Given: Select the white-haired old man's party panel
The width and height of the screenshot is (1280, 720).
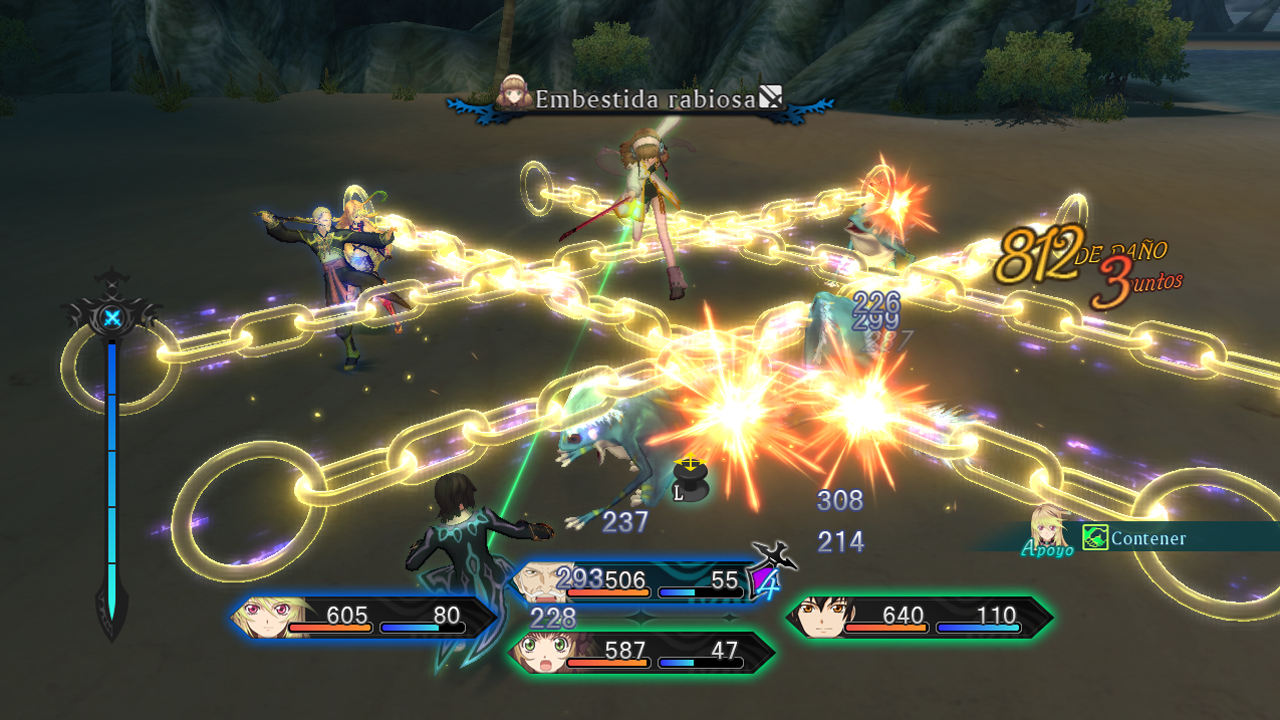Looking at the screenshot, I should click(x=640, y=582).
